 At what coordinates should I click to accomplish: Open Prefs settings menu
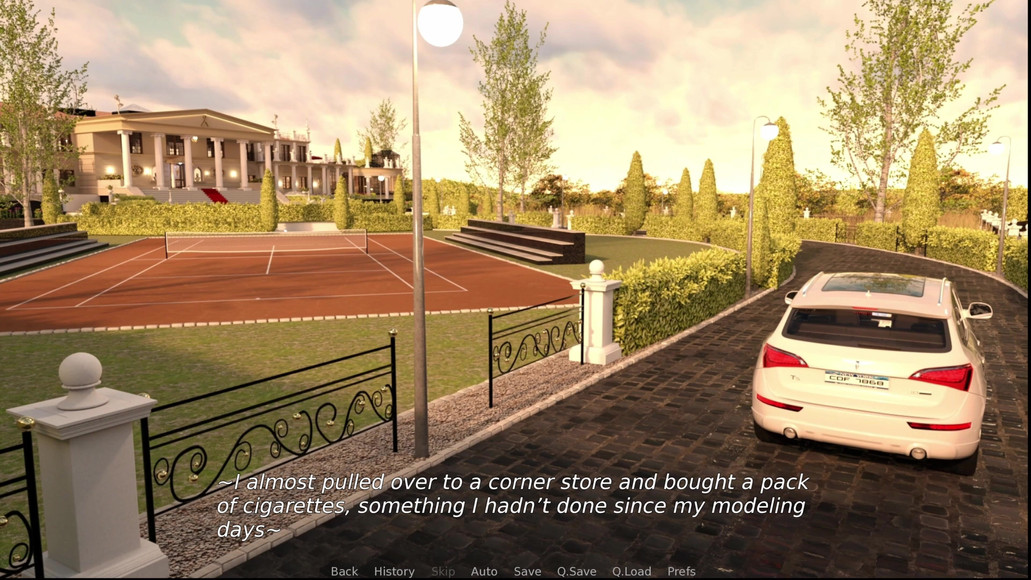(681, 571)
